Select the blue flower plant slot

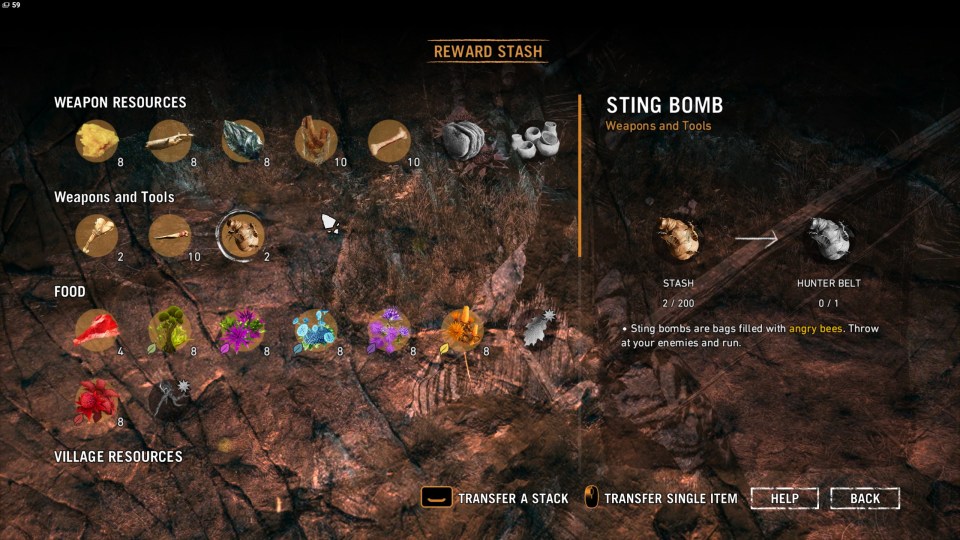[x=315, y=330]
